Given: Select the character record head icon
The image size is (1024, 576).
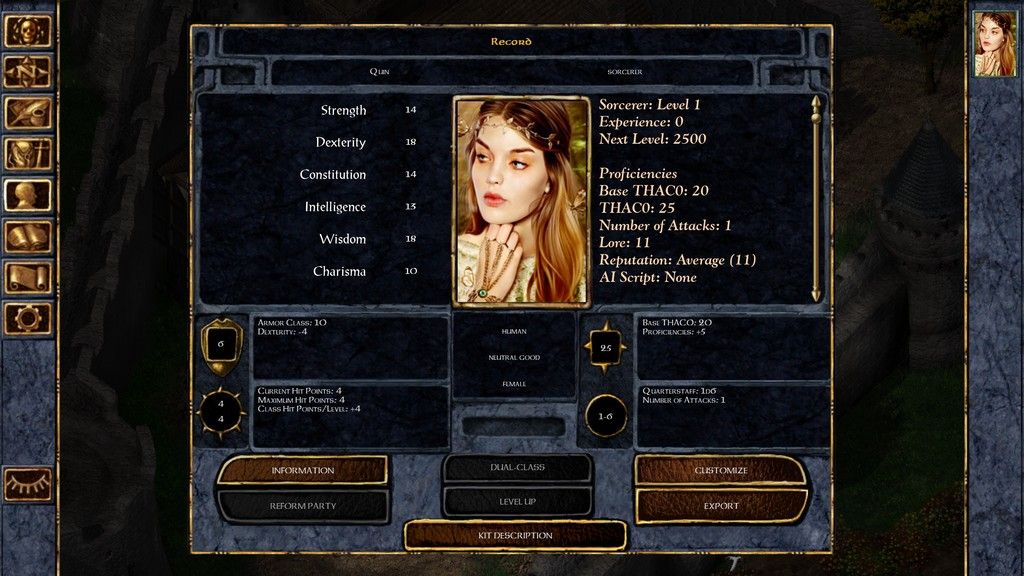Looking at the screenshot, I should pos(28,195).
